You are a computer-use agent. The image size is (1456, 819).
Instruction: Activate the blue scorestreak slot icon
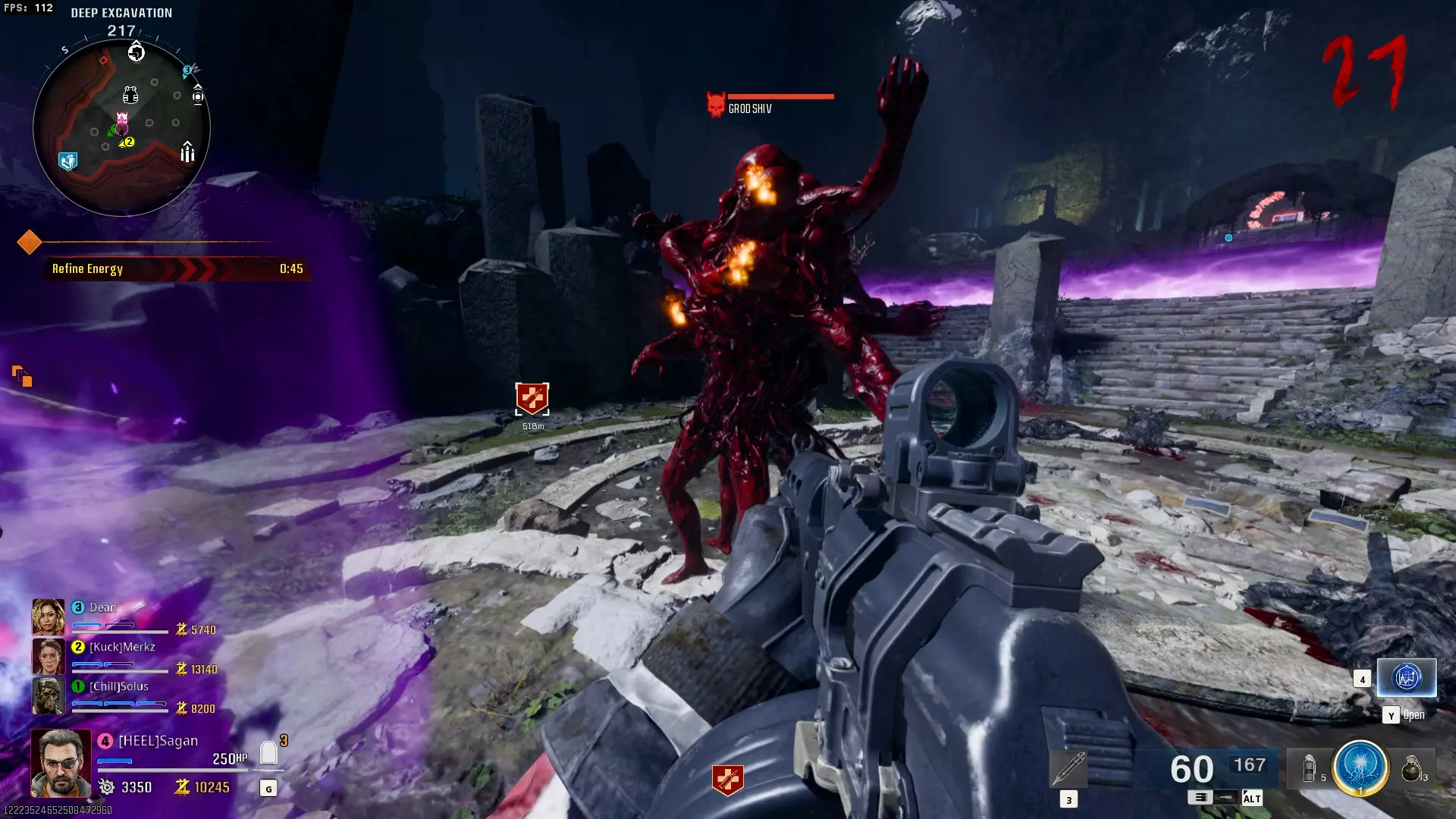click(x=1406, y=676)
